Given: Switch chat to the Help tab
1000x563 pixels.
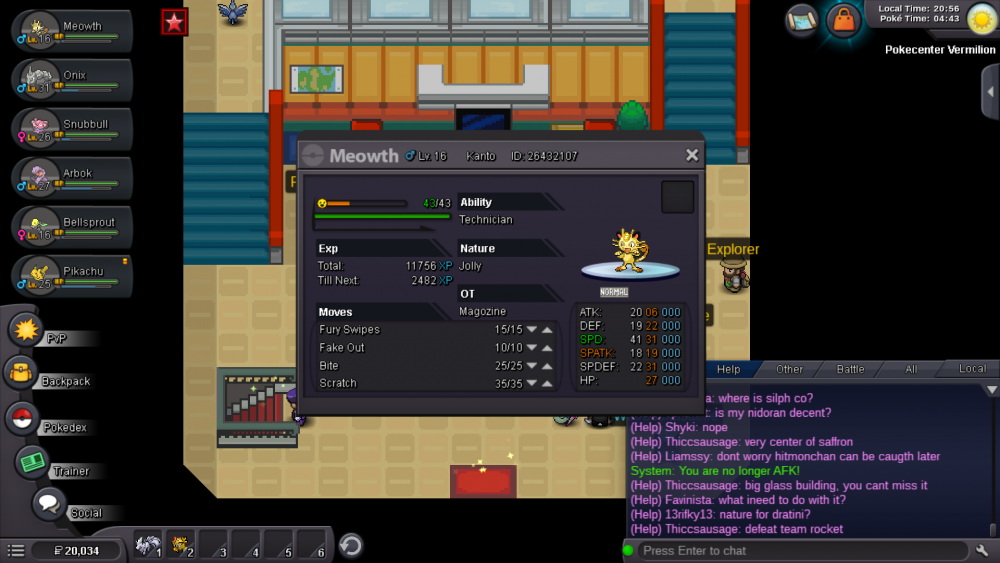Looking at the screenshot, I should [728, 369].
